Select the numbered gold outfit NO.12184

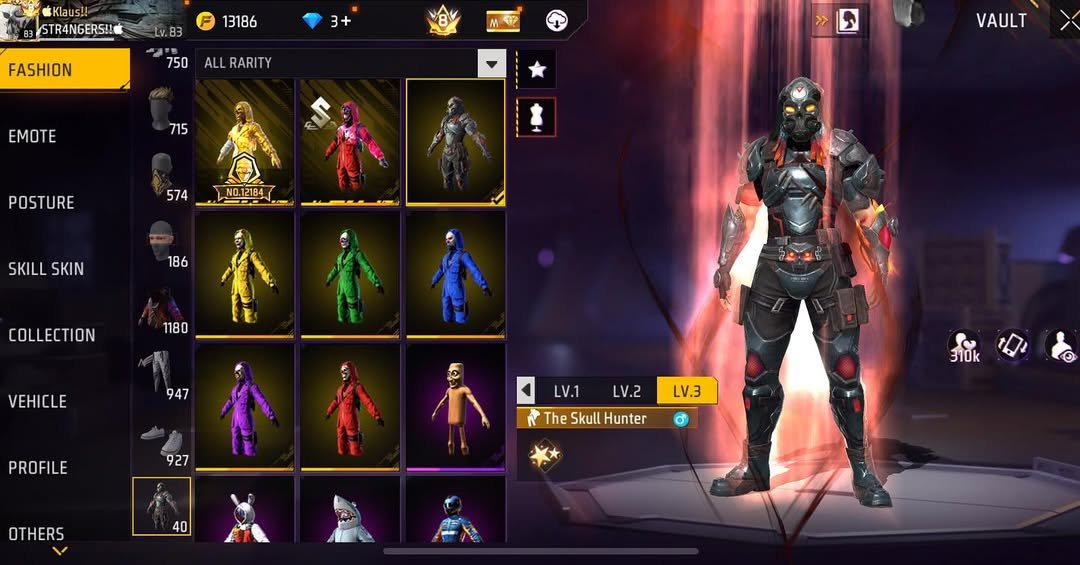[245, 142]
